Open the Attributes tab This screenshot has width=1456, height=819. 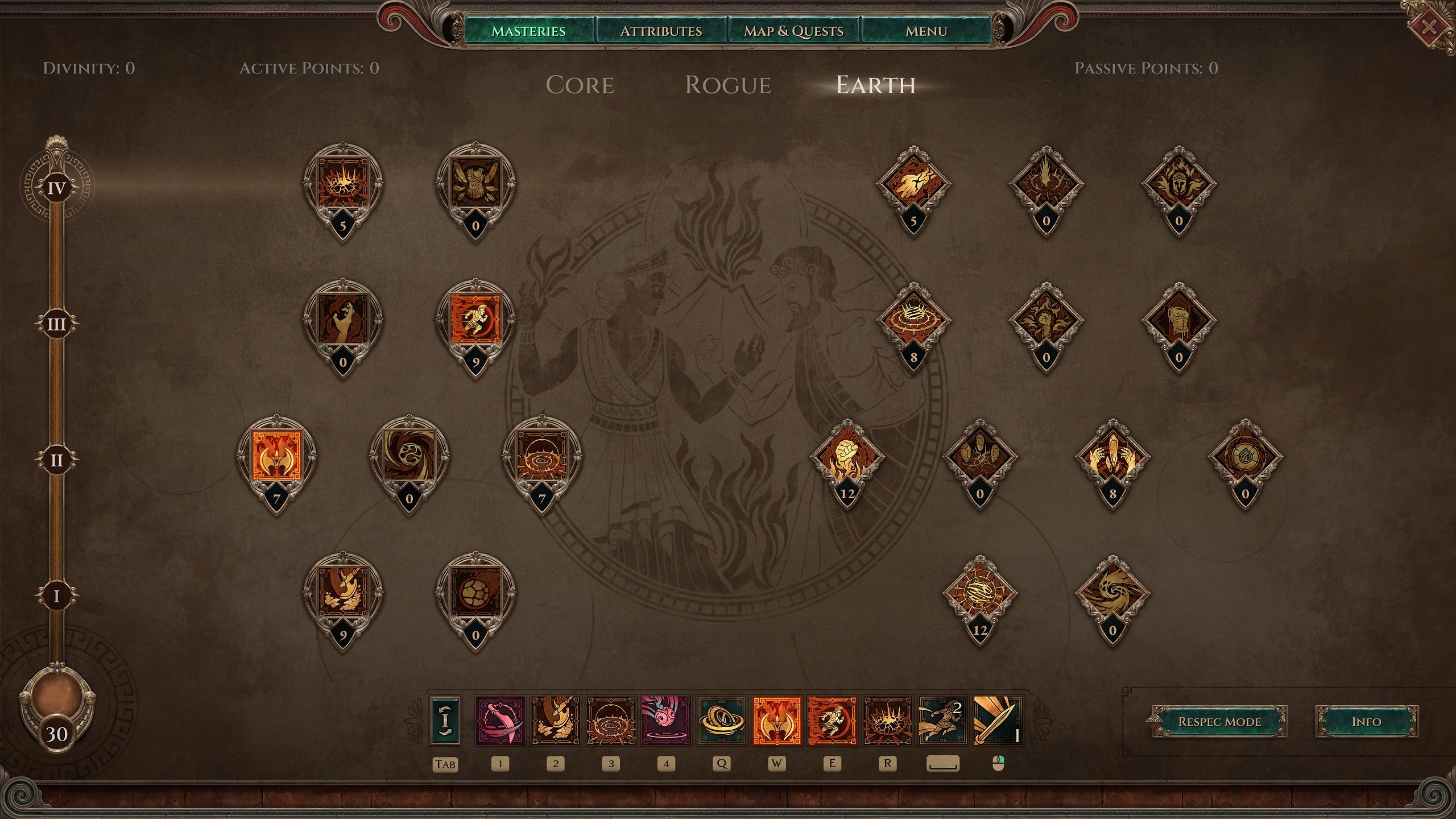661,31
